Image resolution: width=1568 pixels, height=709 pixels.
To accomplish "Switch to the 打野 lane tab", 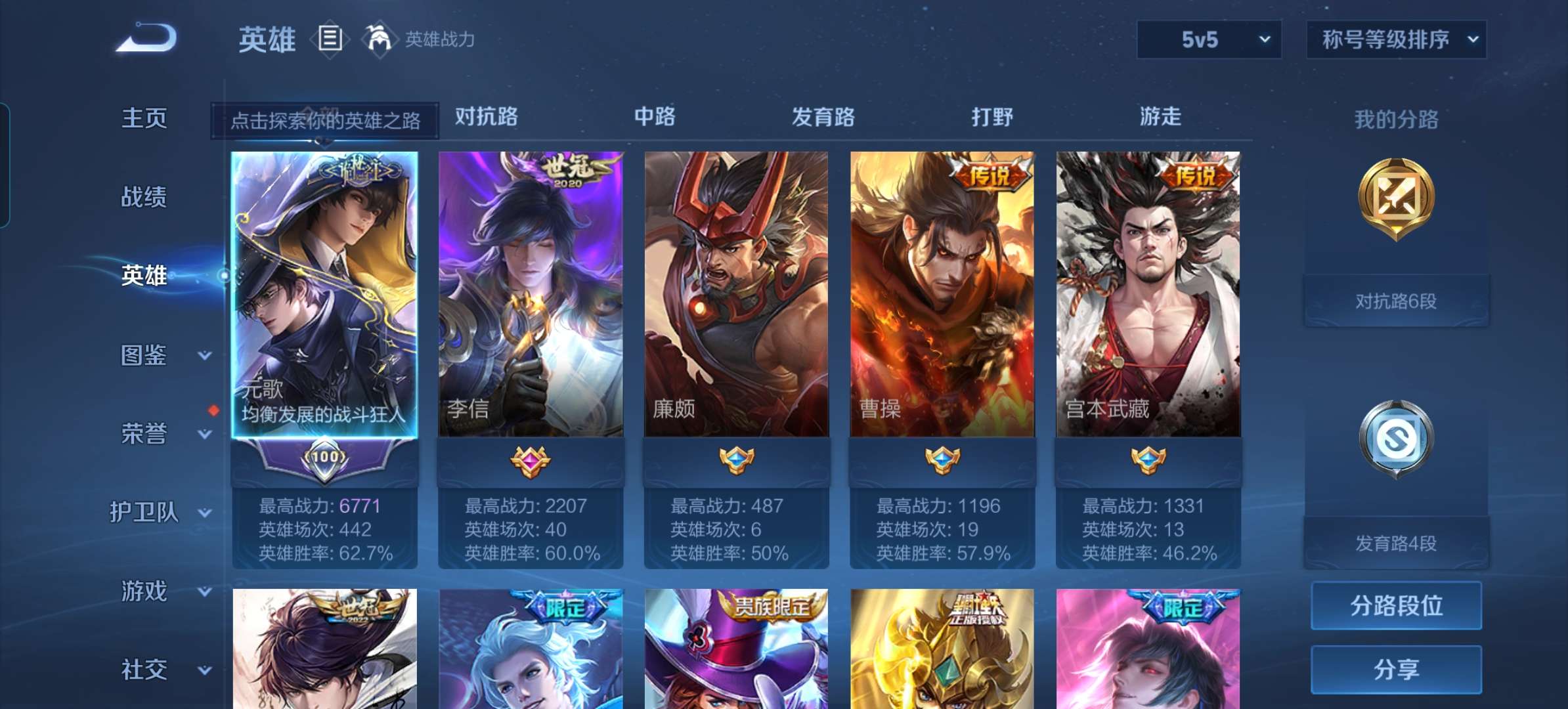I will (991, 118).
